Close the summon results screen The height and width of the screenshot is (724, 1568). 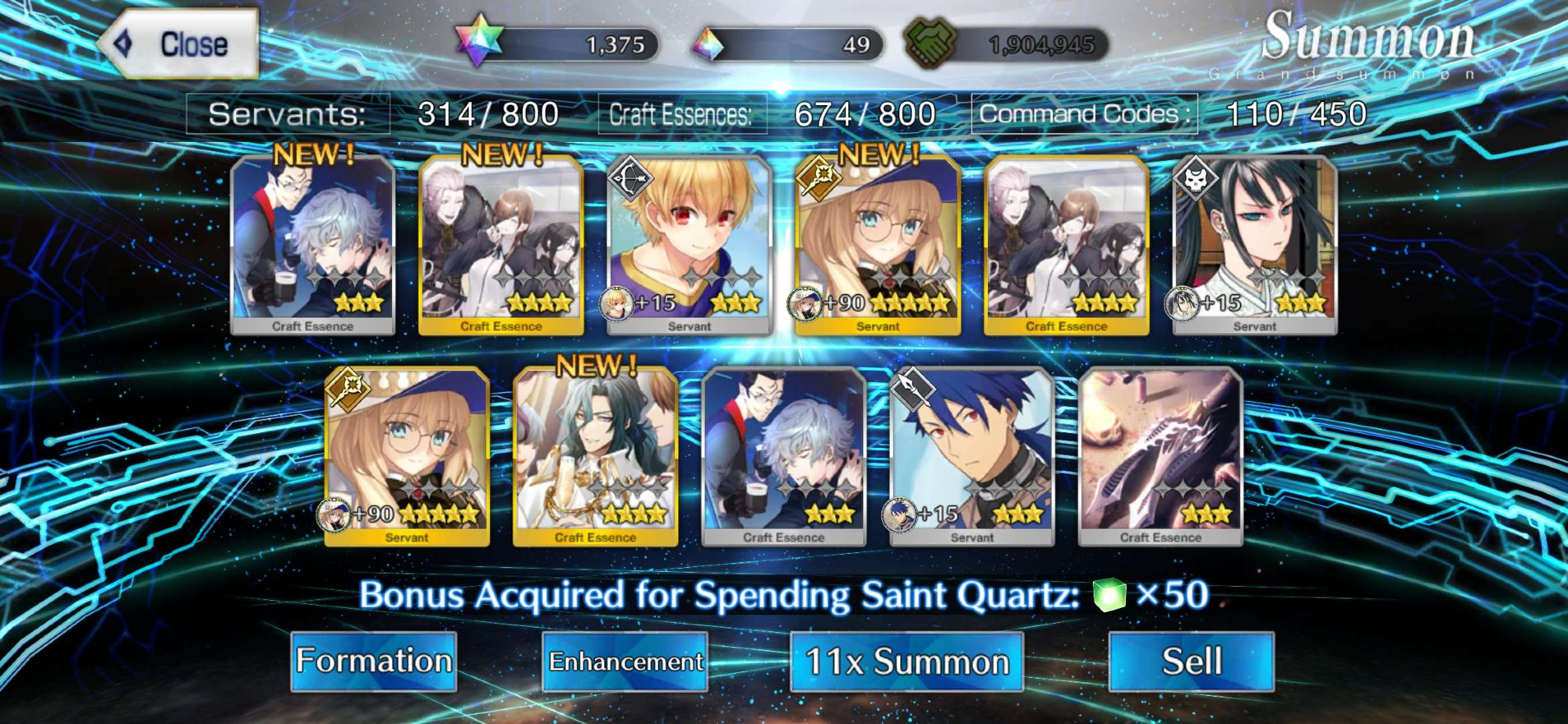pos(180,44)
